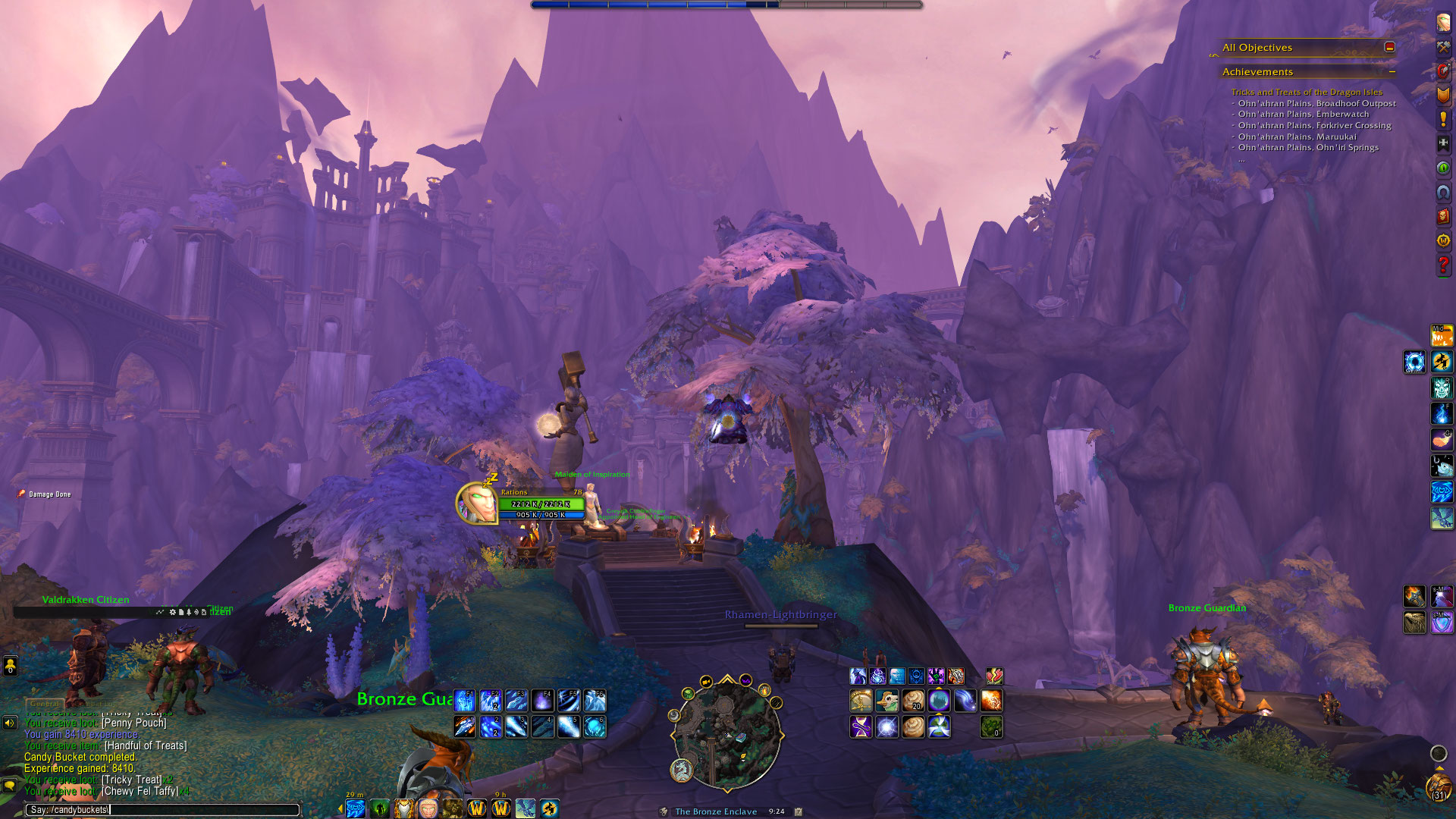Activate the hourglass ability icon
Screen dimensions: 1456x819
(x=861, y=727)
